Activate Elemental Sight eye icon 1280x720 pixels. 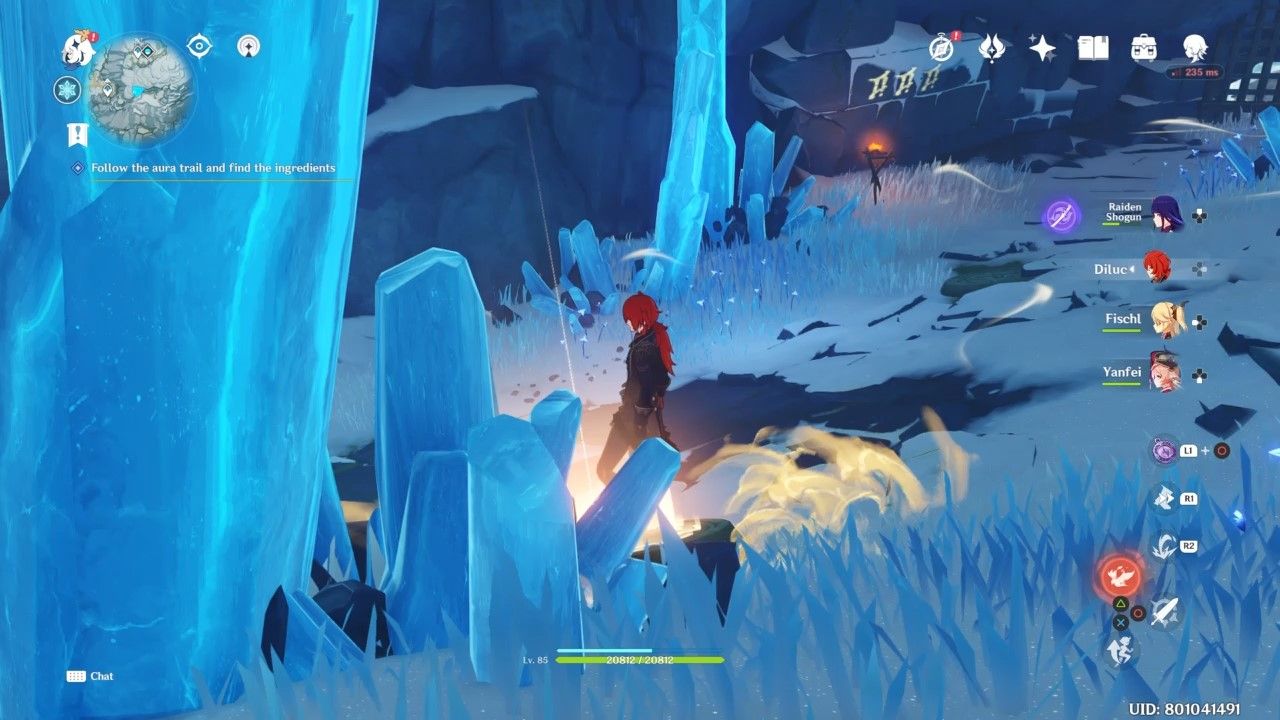pyautogui.click(x=200, y=44)
